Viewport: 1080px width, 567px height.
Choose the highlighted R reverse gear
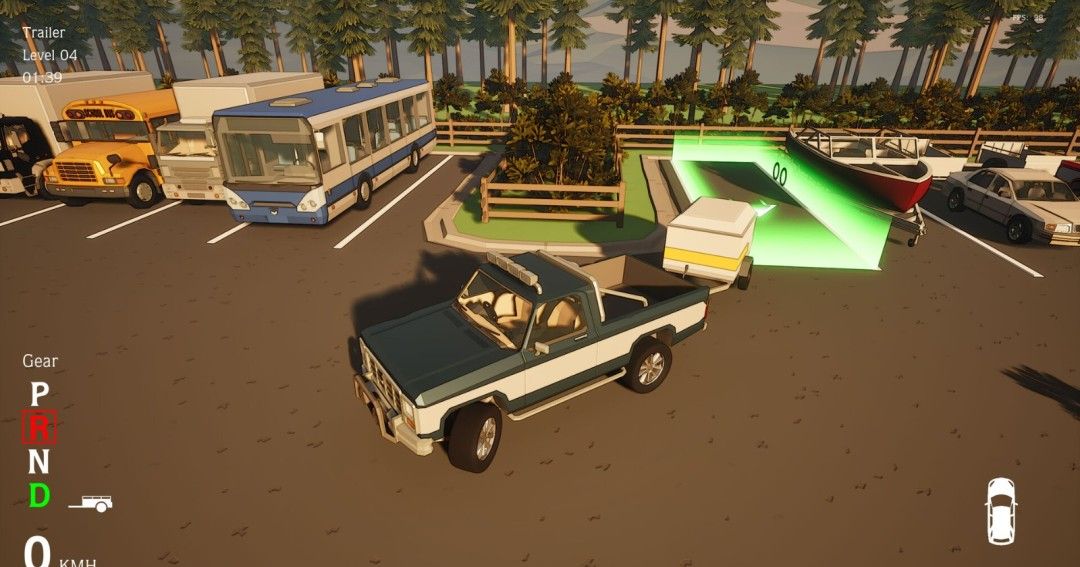(39, 428)
